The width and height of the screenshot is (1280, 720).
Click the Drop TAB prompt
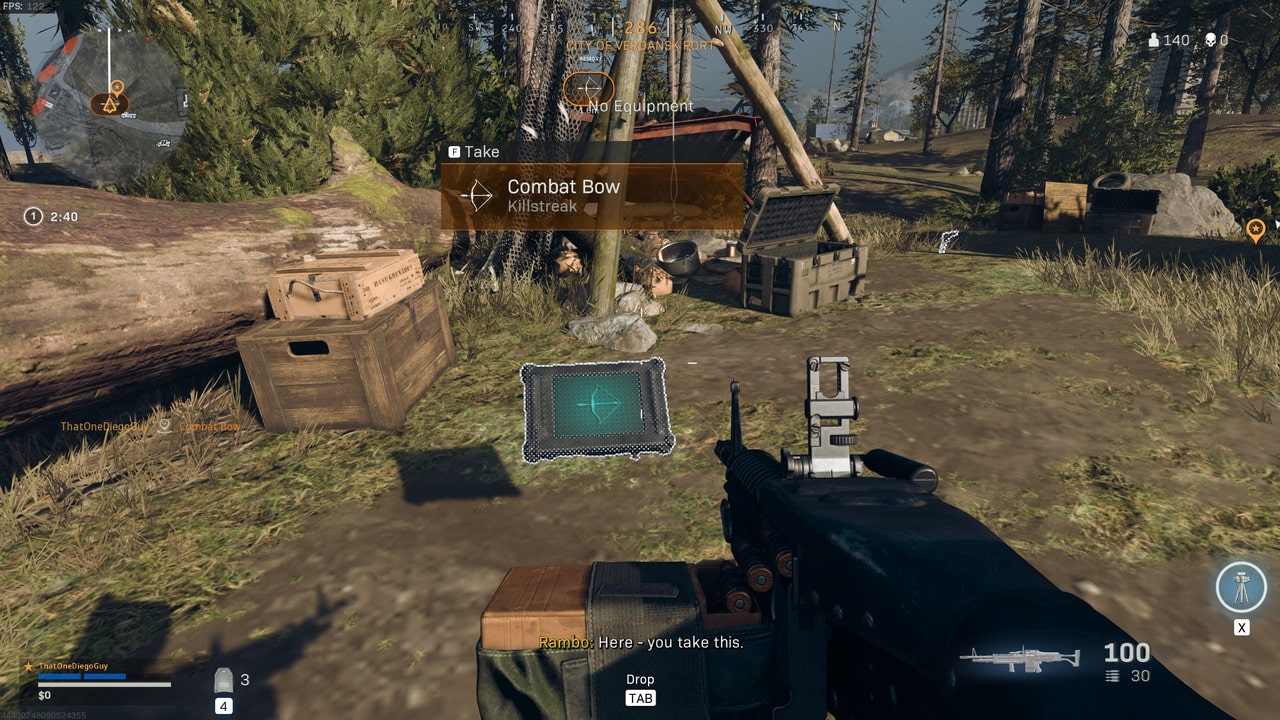pos(640,688)
